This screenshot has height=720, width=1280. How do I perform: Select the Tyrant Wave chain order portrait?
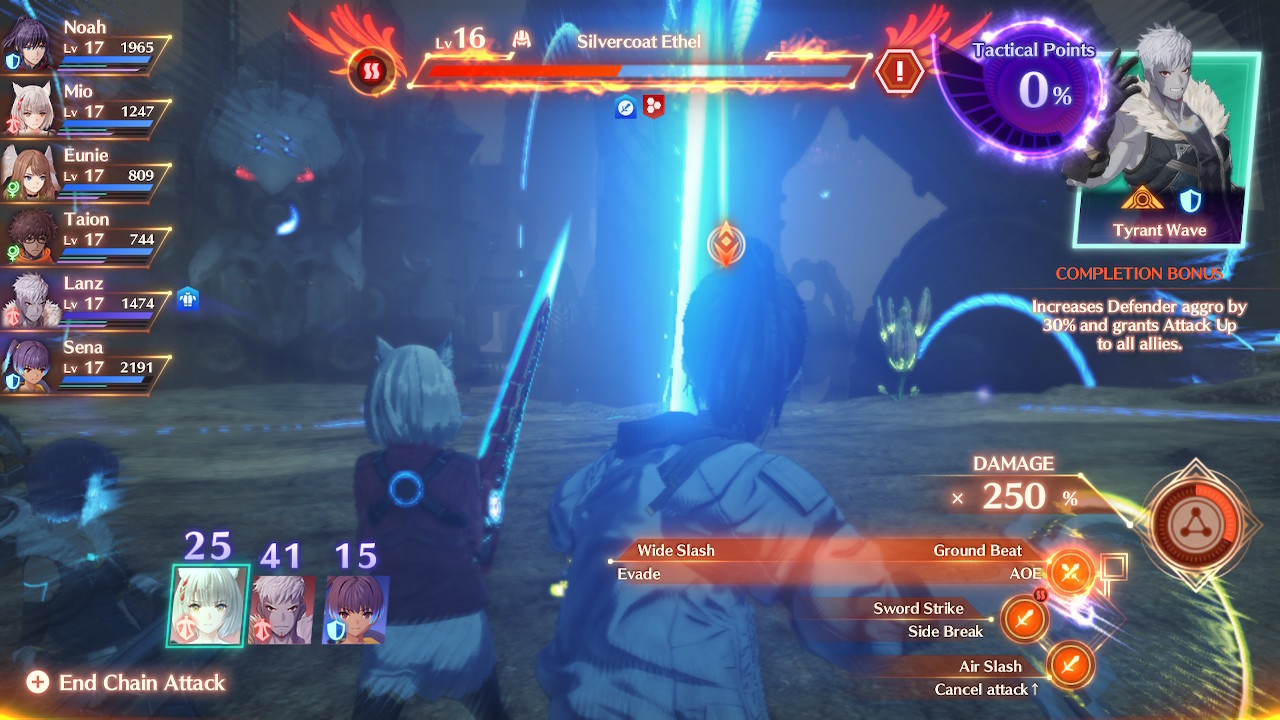pyautogui.click(x=1160, y=150)
